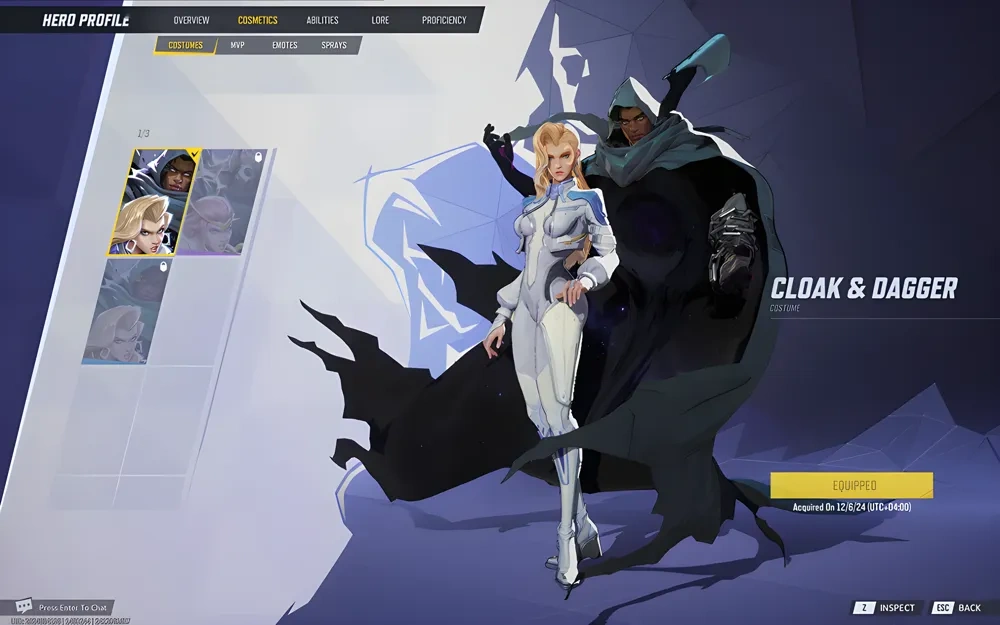Image resolution: width=1000 pixels, height=625 pixels.
Task: Go back from Hero Profile
Action: (957, 608)
